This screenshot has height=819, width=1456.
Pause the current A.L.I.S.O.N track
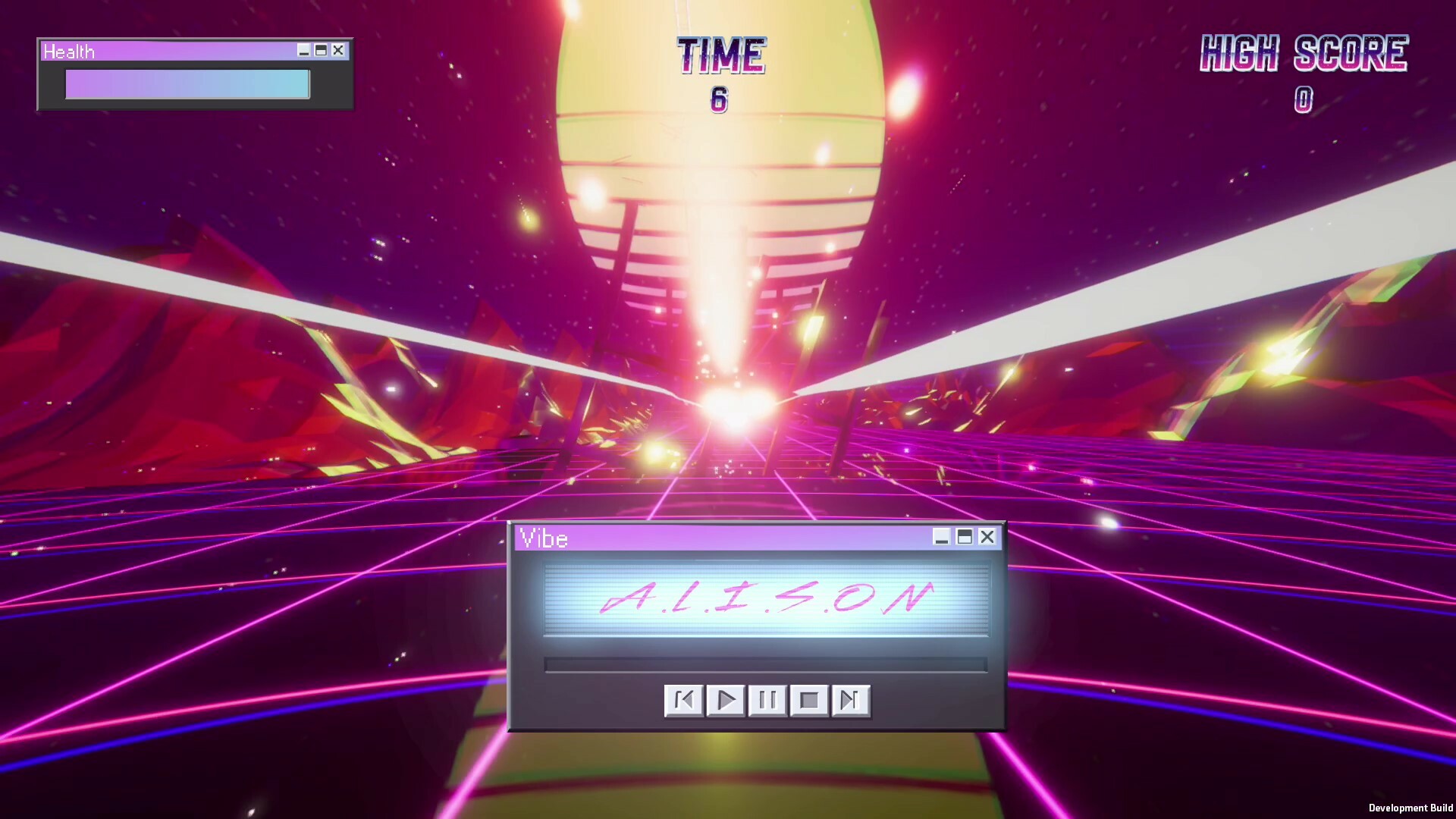tap(767, 701)
